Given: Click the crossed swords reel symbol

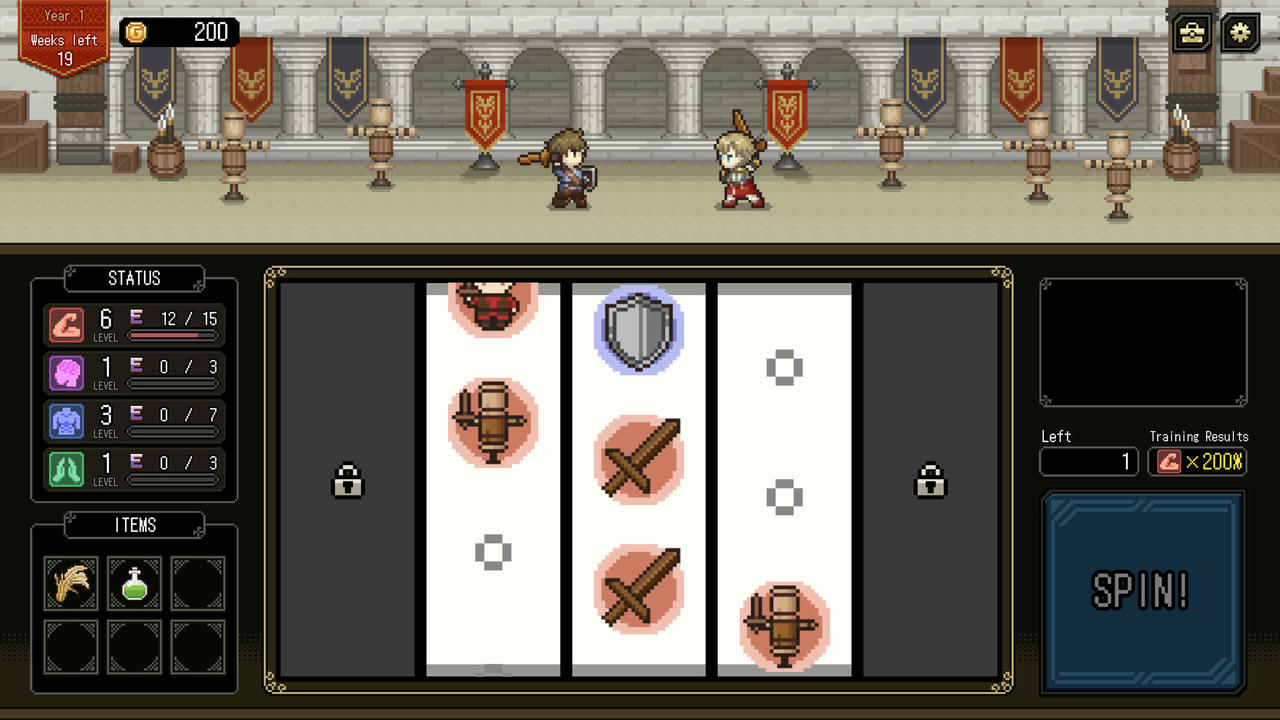Looking at the screenshot, I should click(x=637, y=461).
